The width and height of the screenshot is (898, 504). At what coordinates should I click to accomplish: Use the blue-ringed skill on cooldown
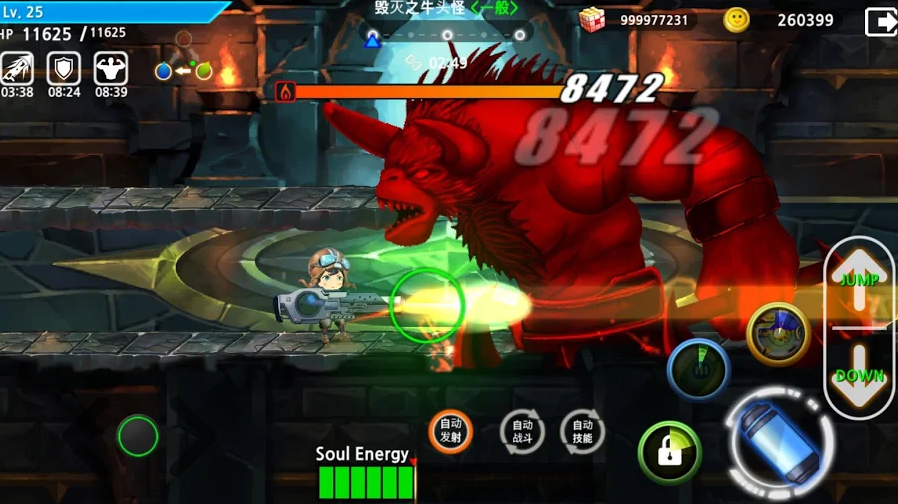click(697, 368)
